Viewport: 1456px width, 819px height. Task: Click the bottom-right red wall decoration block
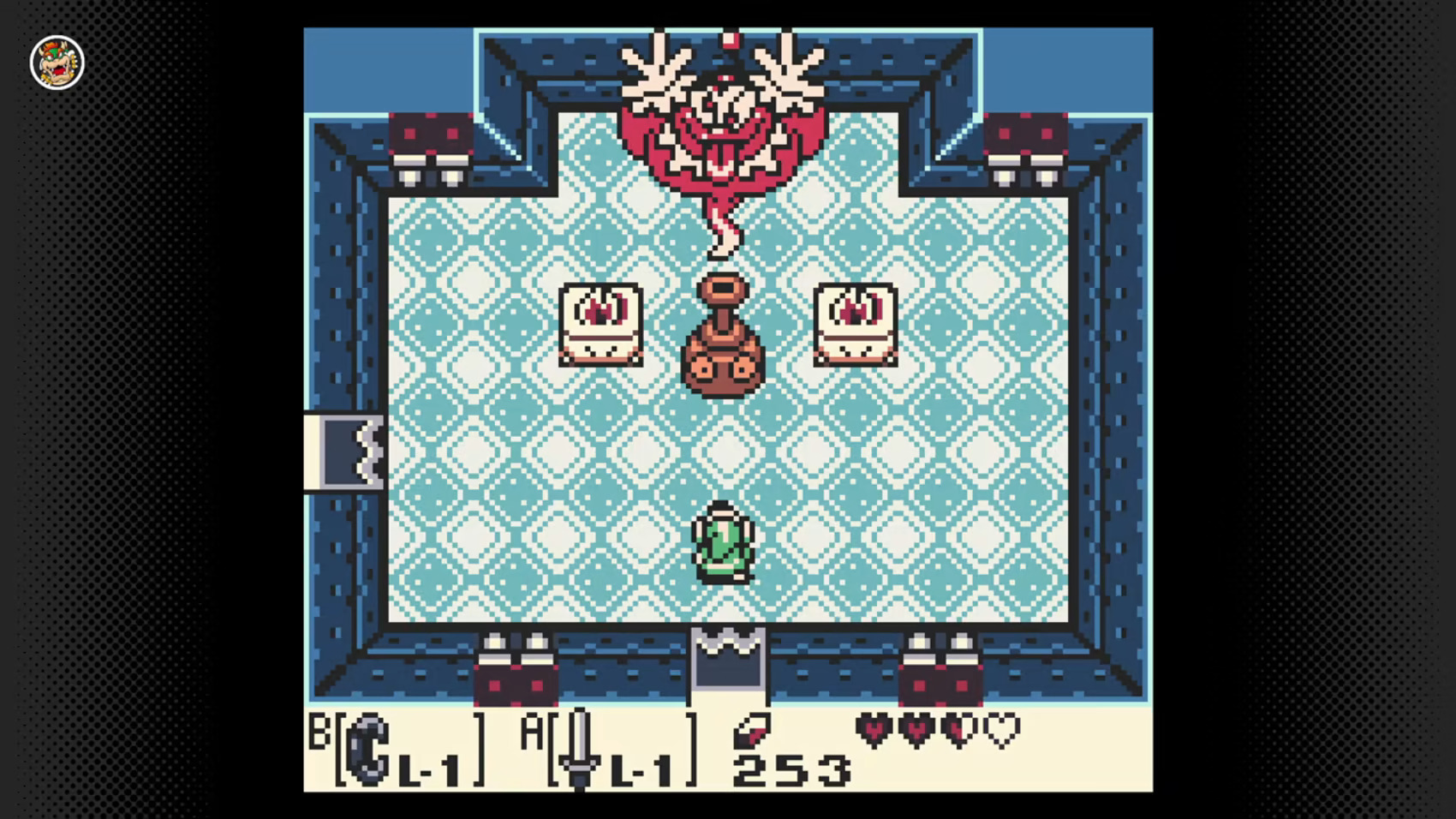[942, 685]
